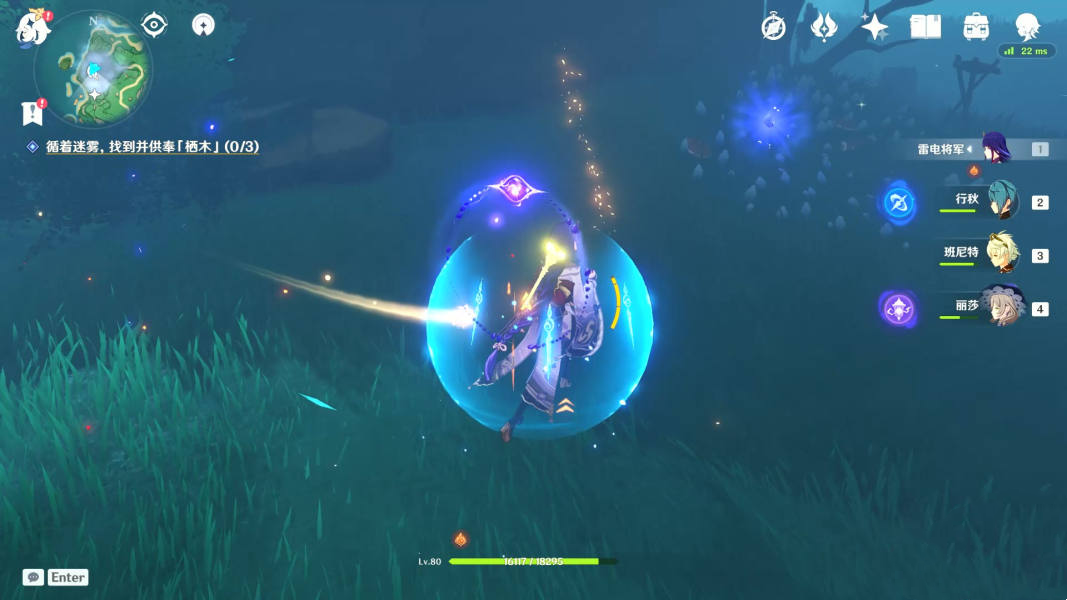Activate 丽莎's purple elemental burst icon

click(898, 308)
